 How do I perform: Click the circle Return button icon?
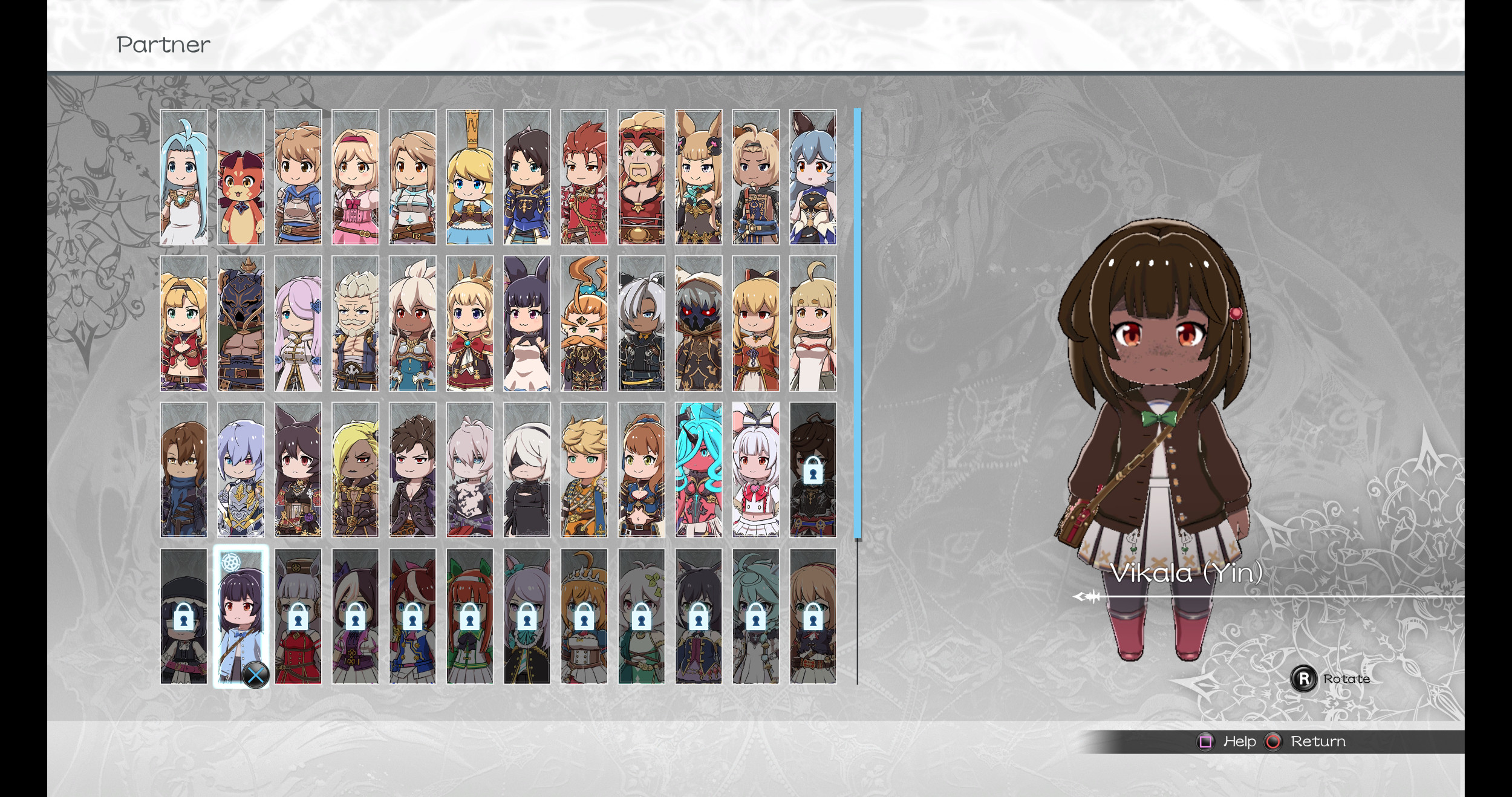pyautogui.click(x=1272, y=741)
